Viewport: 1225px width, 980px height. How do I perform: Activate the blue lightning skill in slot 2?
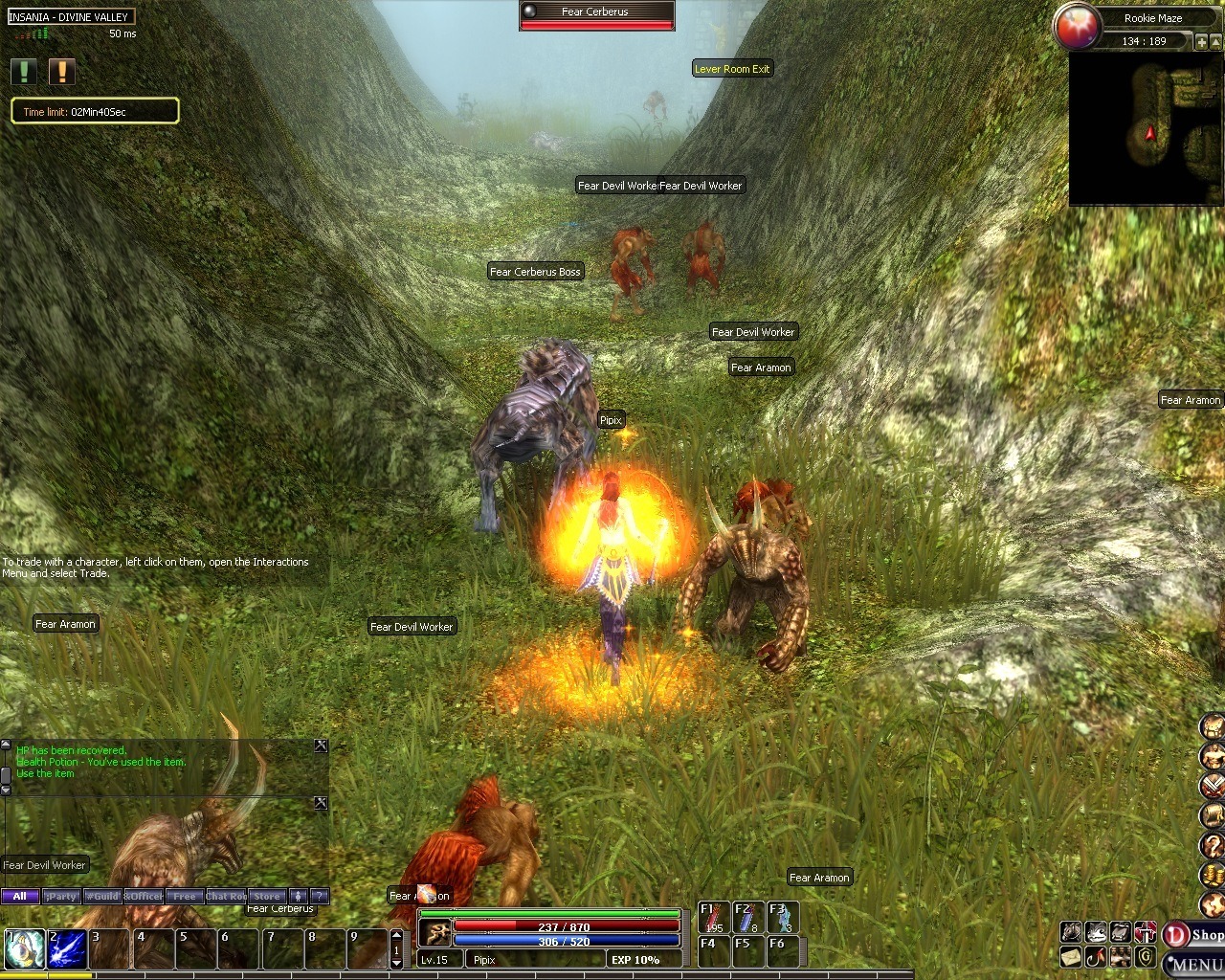pyautogui.click(x=67, y=948)
